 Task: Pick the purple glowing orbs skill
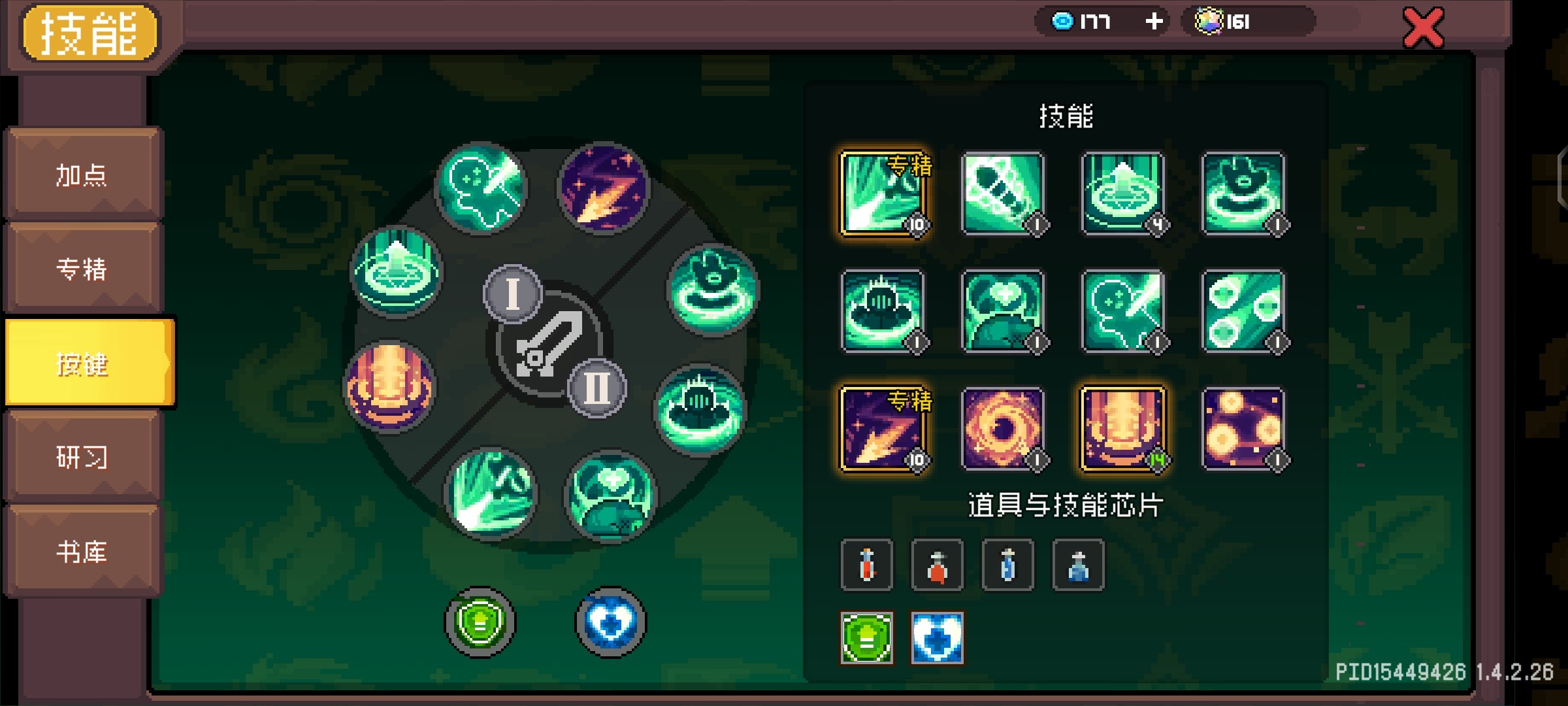tap(1243, 428)
